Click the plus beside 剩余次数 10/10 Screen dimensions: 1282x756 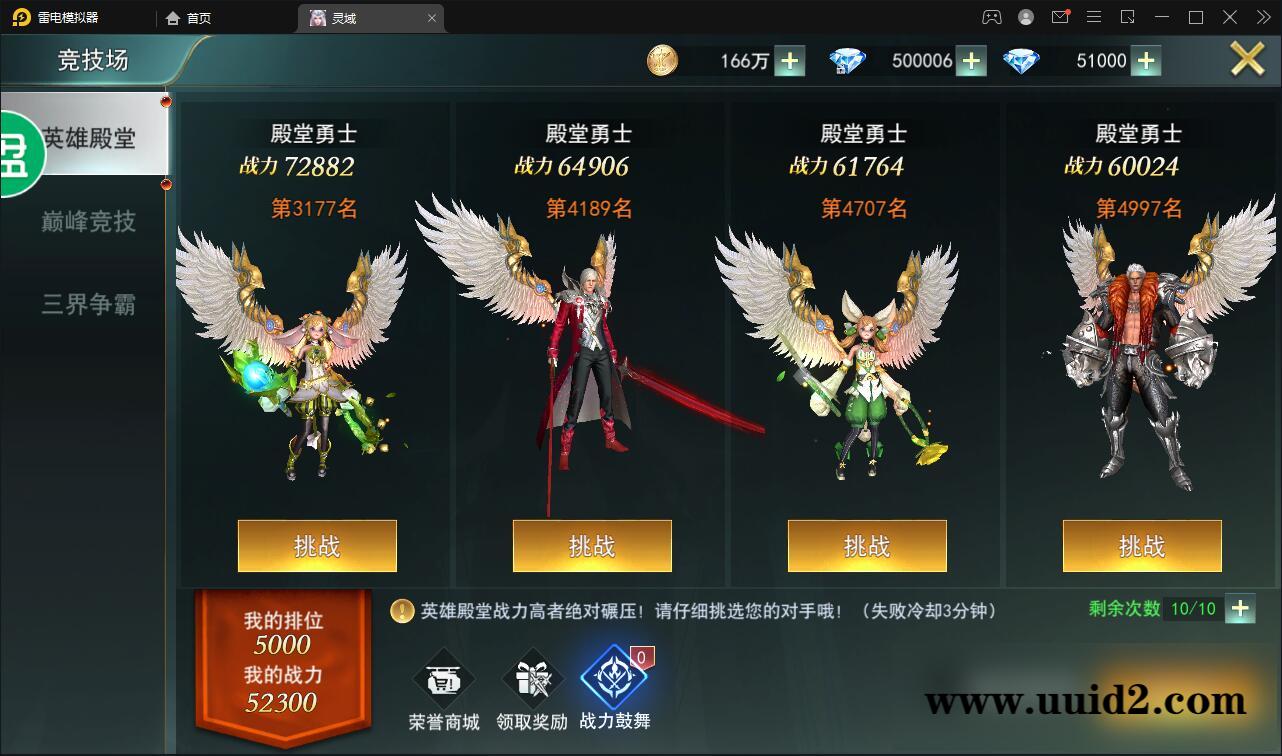(1240, 608)
